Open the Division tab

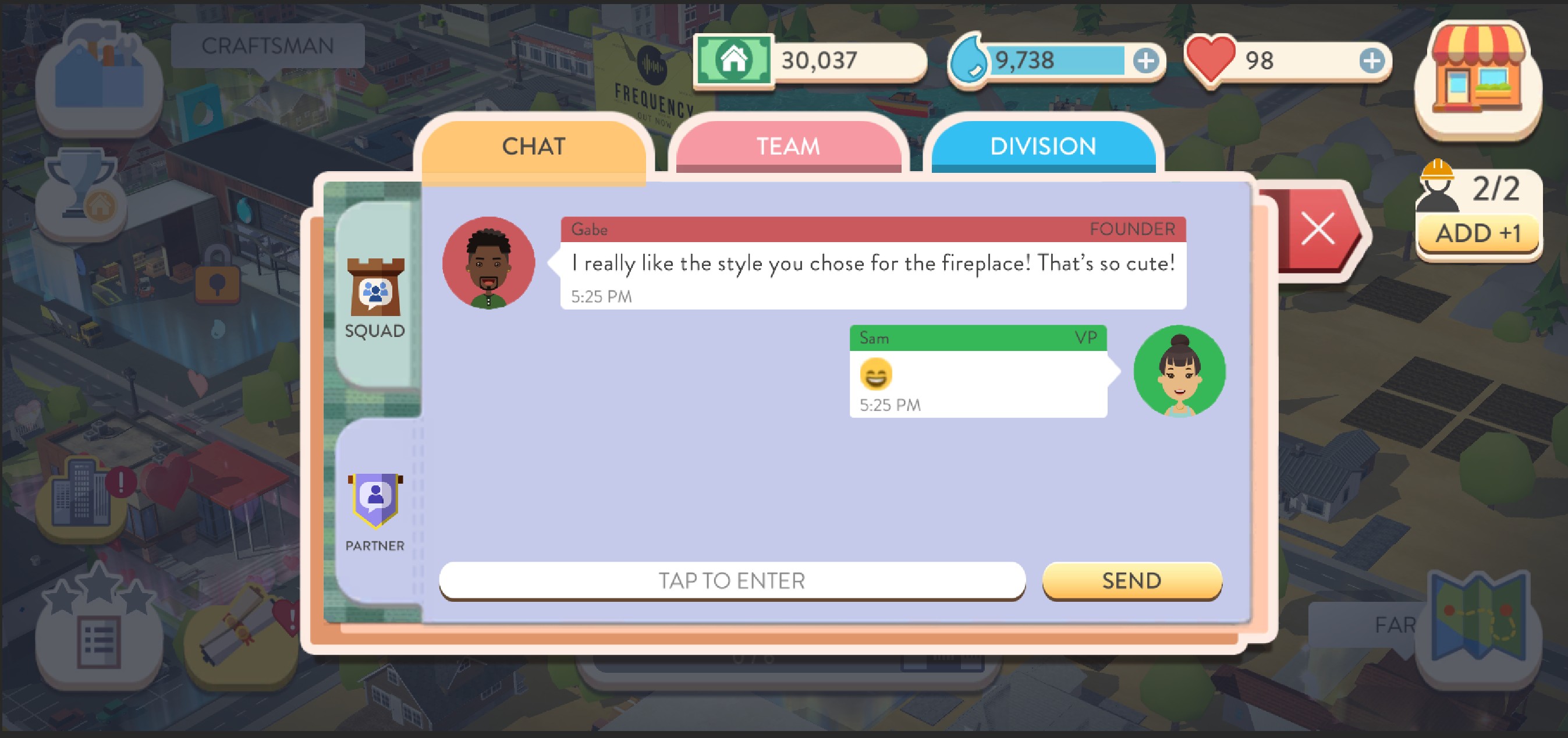(x=1042, y=147)
